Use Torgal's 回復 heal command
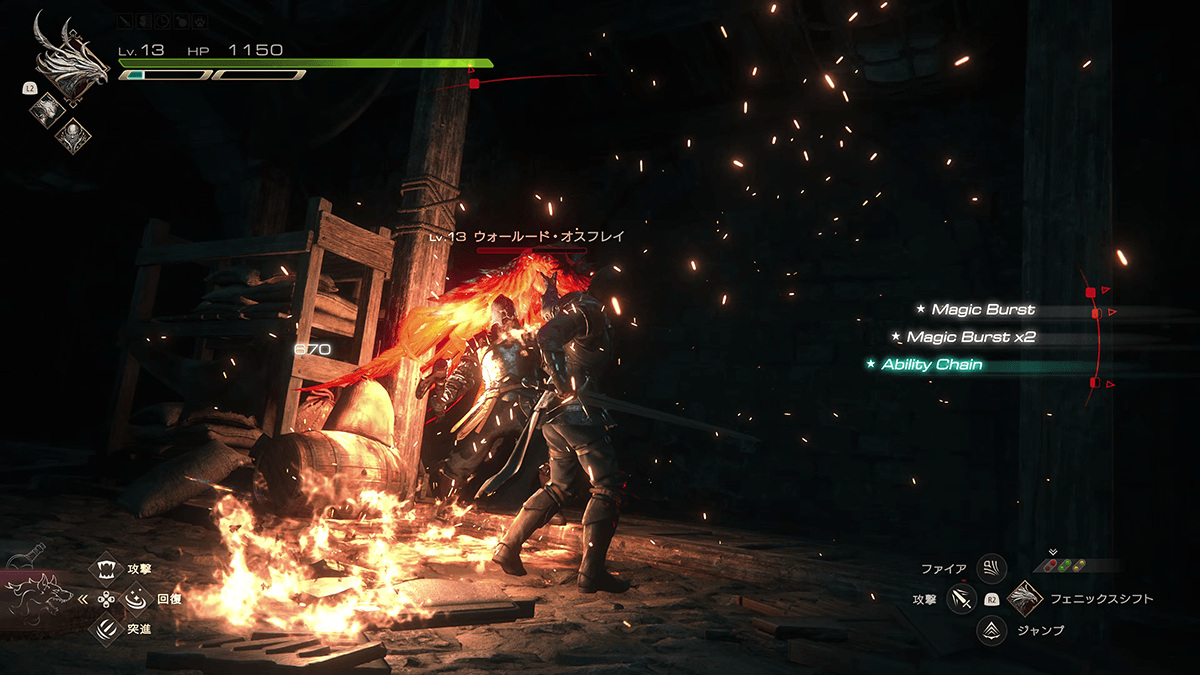 pos(135,599)
